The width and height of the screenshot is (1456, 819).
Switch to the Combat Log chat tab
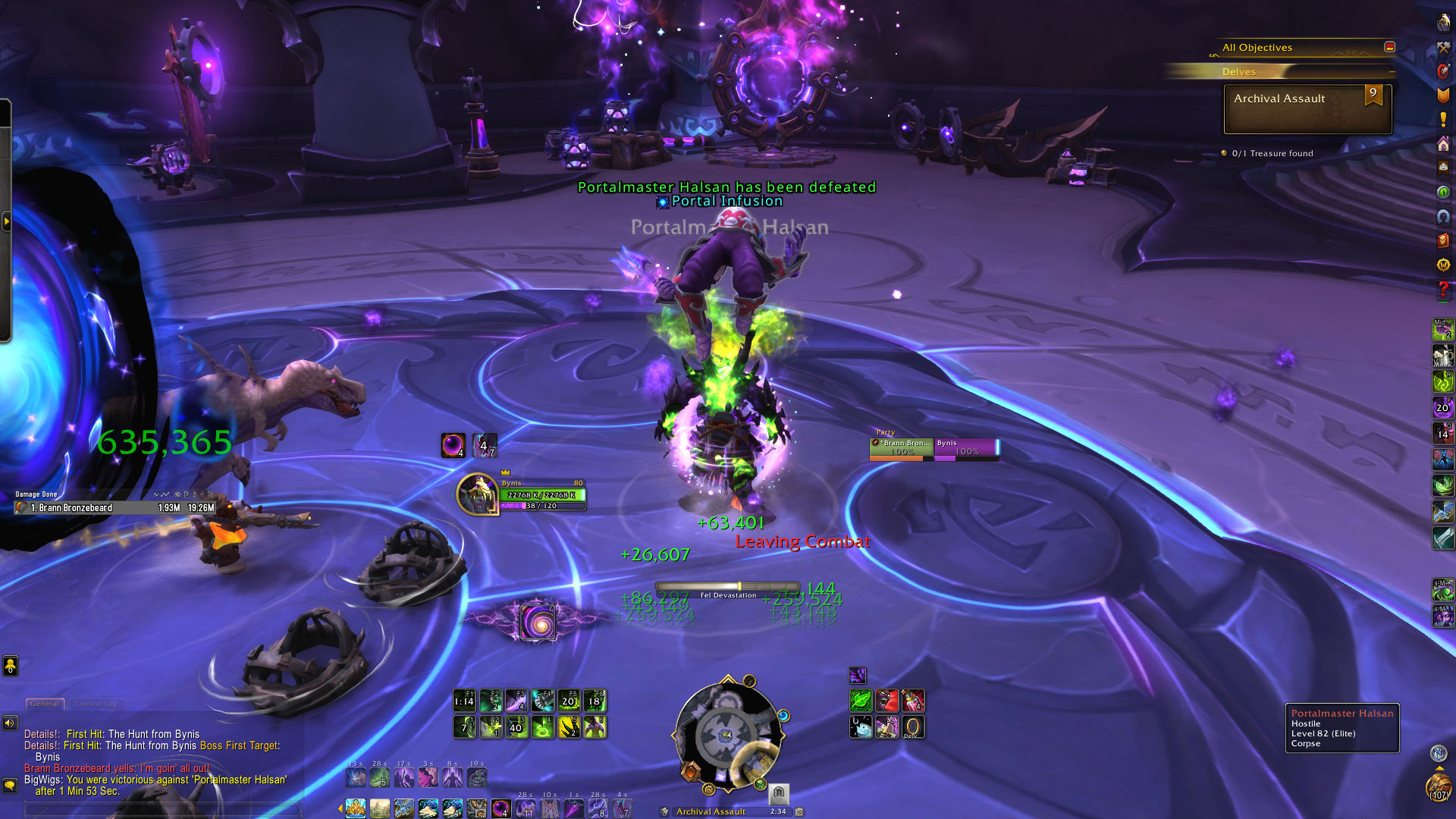point(95,704)
